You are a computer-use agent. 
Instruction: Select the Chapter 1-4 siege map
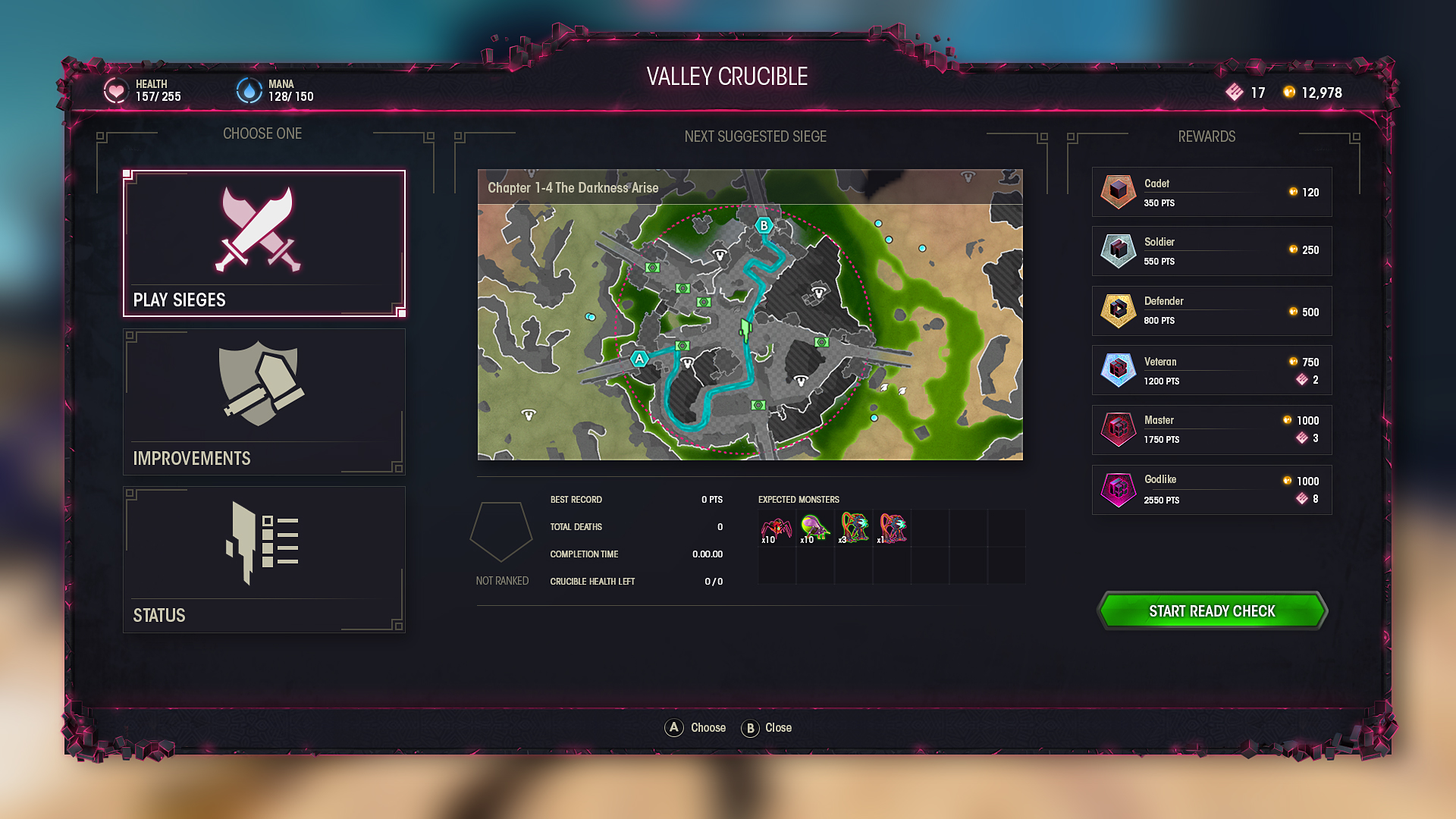click(750, 315)
